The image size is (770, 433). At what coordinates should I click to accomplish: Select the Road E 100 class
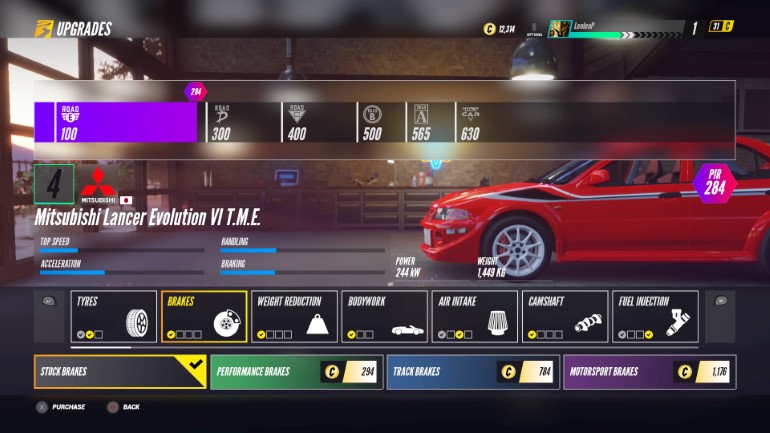[x=115, y=122]
